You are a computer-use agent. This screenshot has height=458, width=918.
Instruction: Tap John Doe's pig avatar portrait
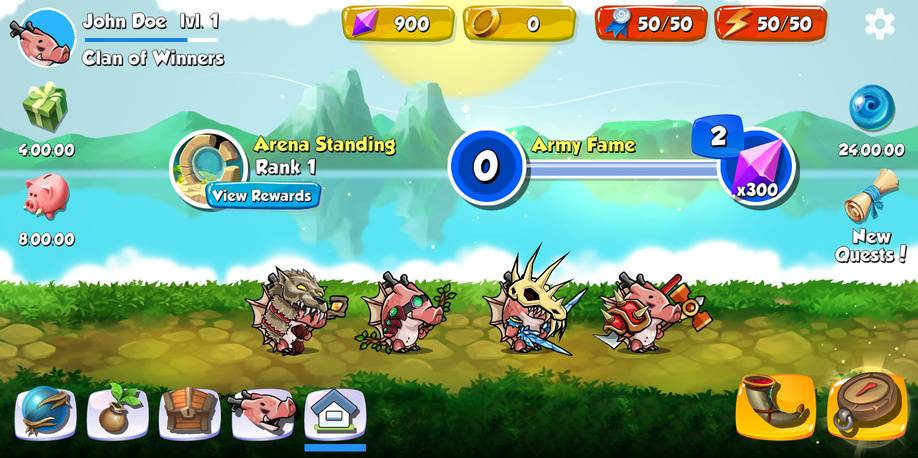(47, 37)
